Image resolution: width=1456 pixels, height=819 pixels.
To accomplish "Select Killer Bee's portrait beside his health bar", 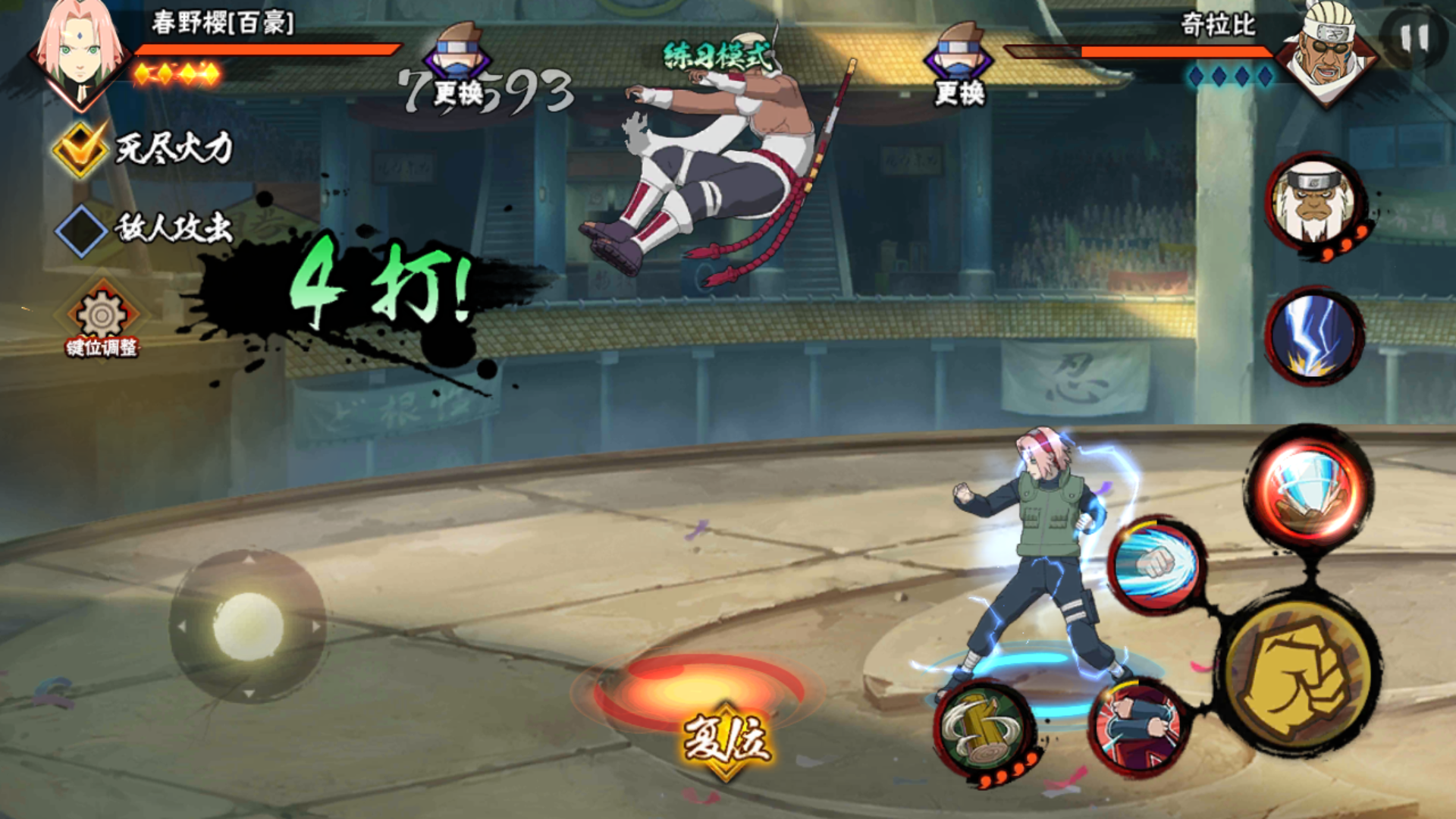I will 1326,55.
